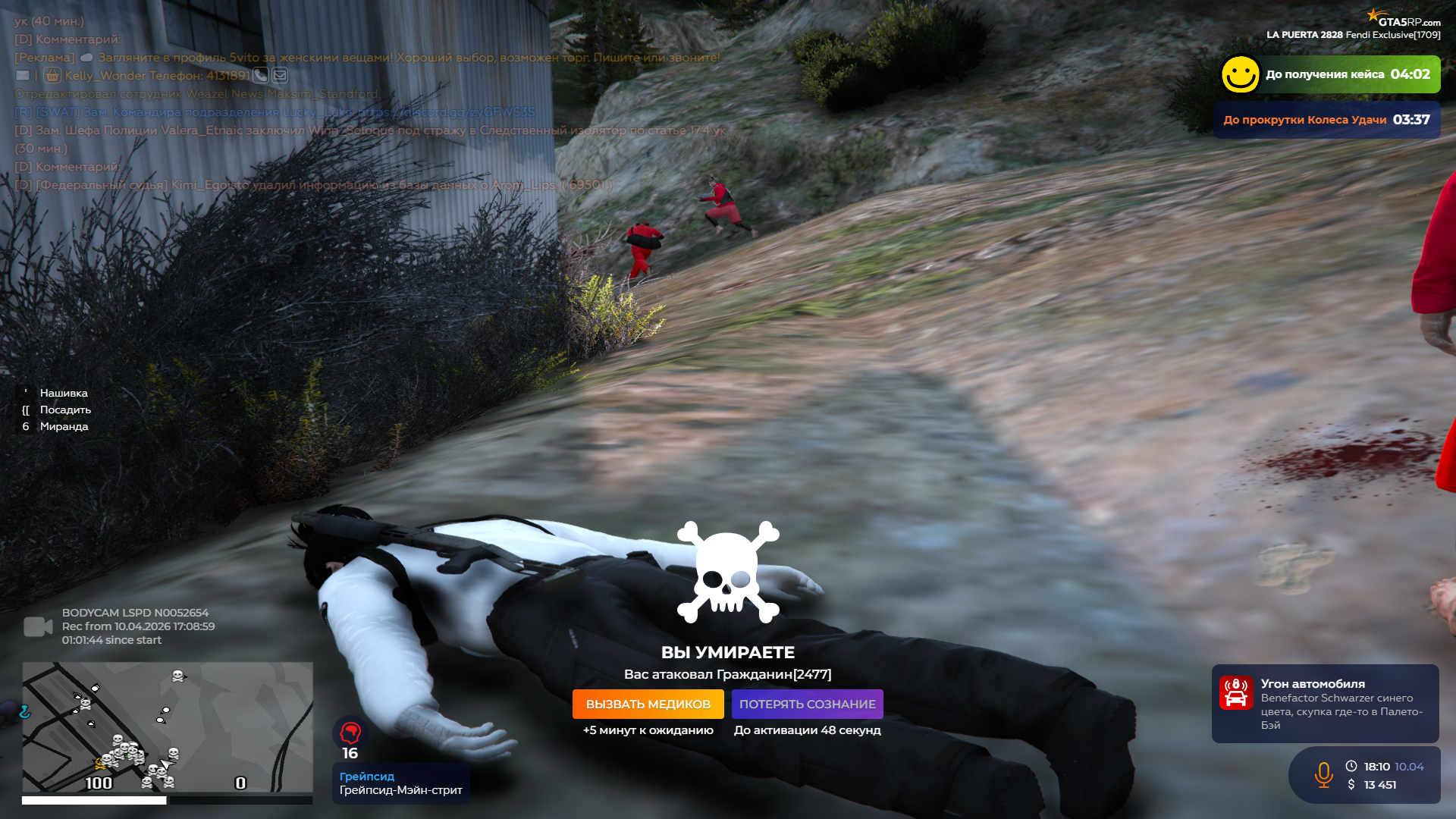Call medics with the orange ВЫЗВАТЬ МЕДИКОВ button
The image size is (1456, 819).
tap(648, 704)
